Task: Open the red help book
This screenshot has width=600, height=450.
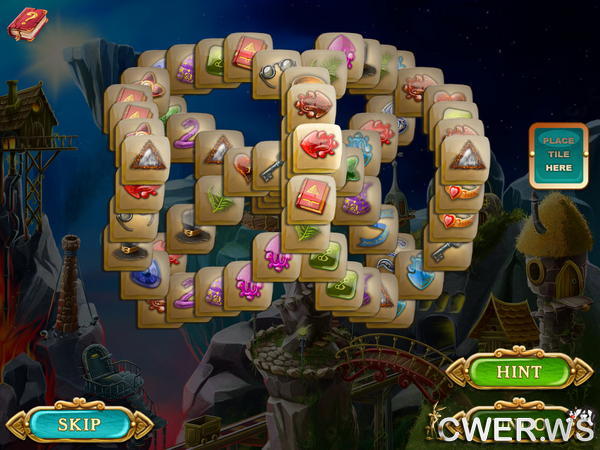Action: 27,22
